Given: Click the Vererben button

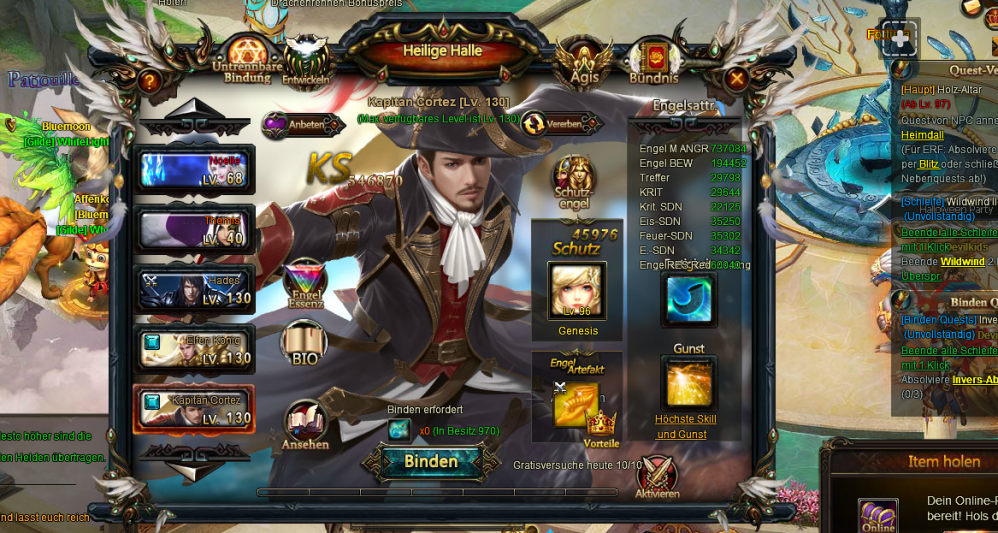Looking at the screenshot, I should tap(561, 124).
